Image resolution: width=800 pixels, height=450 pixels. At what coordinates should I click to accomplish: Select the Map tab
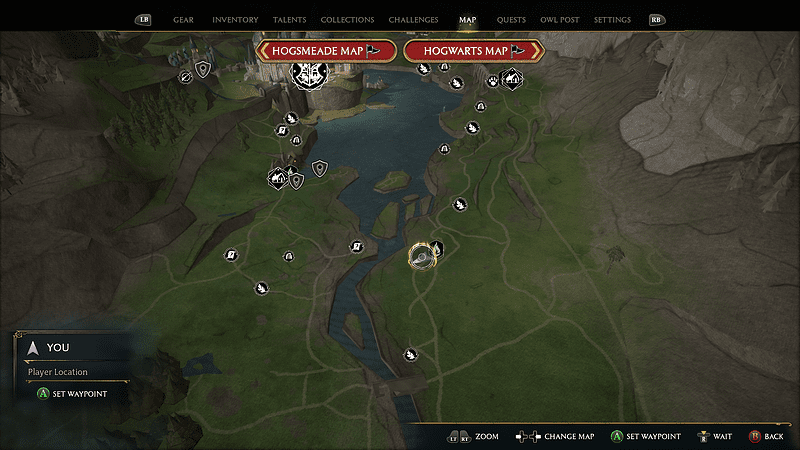coord(468,20)
